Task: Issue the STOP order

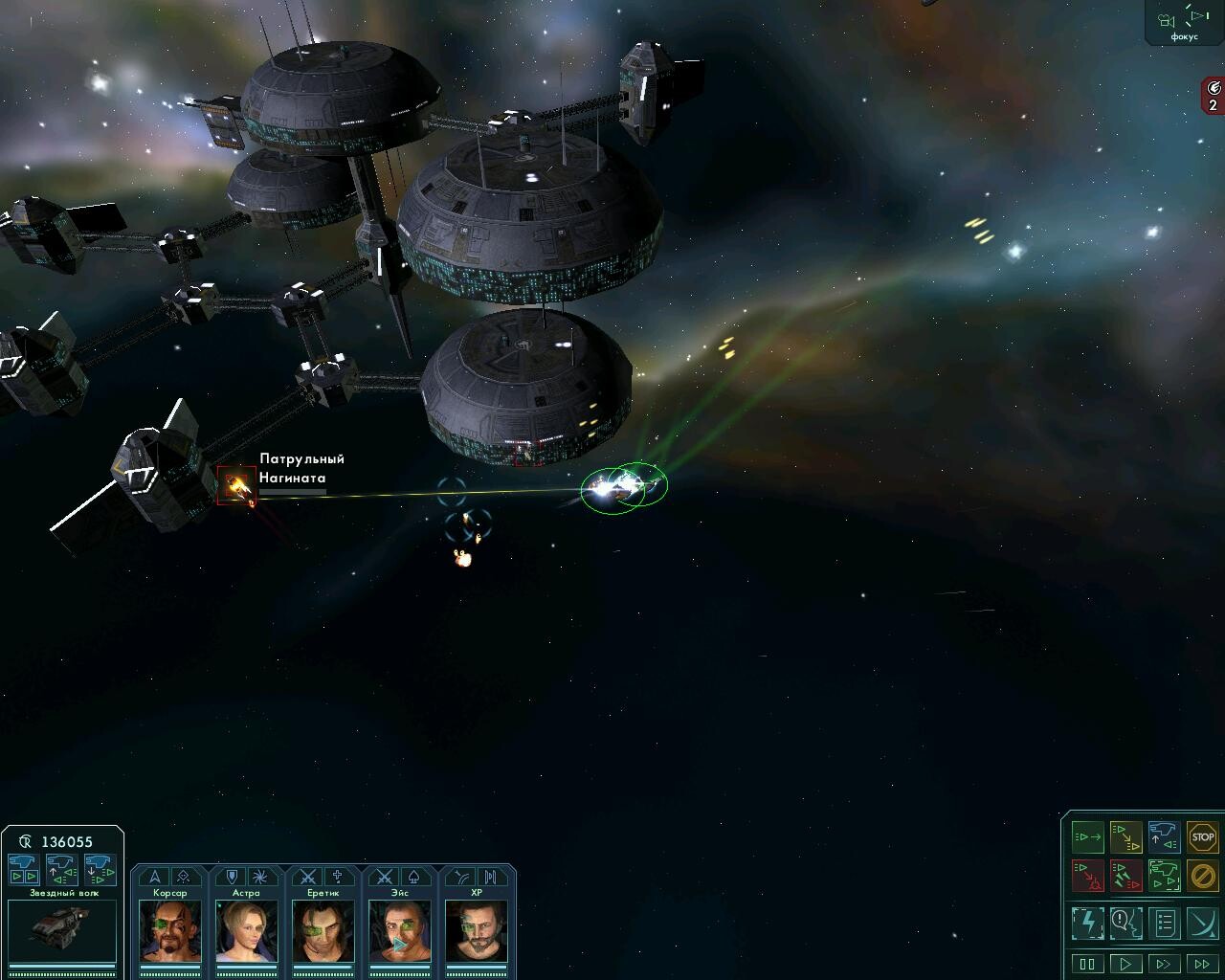Action: point(1202,837)
